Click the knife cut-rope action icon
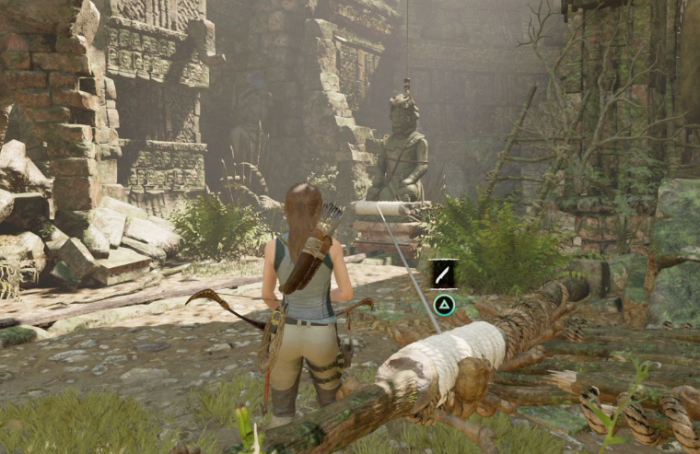 [443, 274]
